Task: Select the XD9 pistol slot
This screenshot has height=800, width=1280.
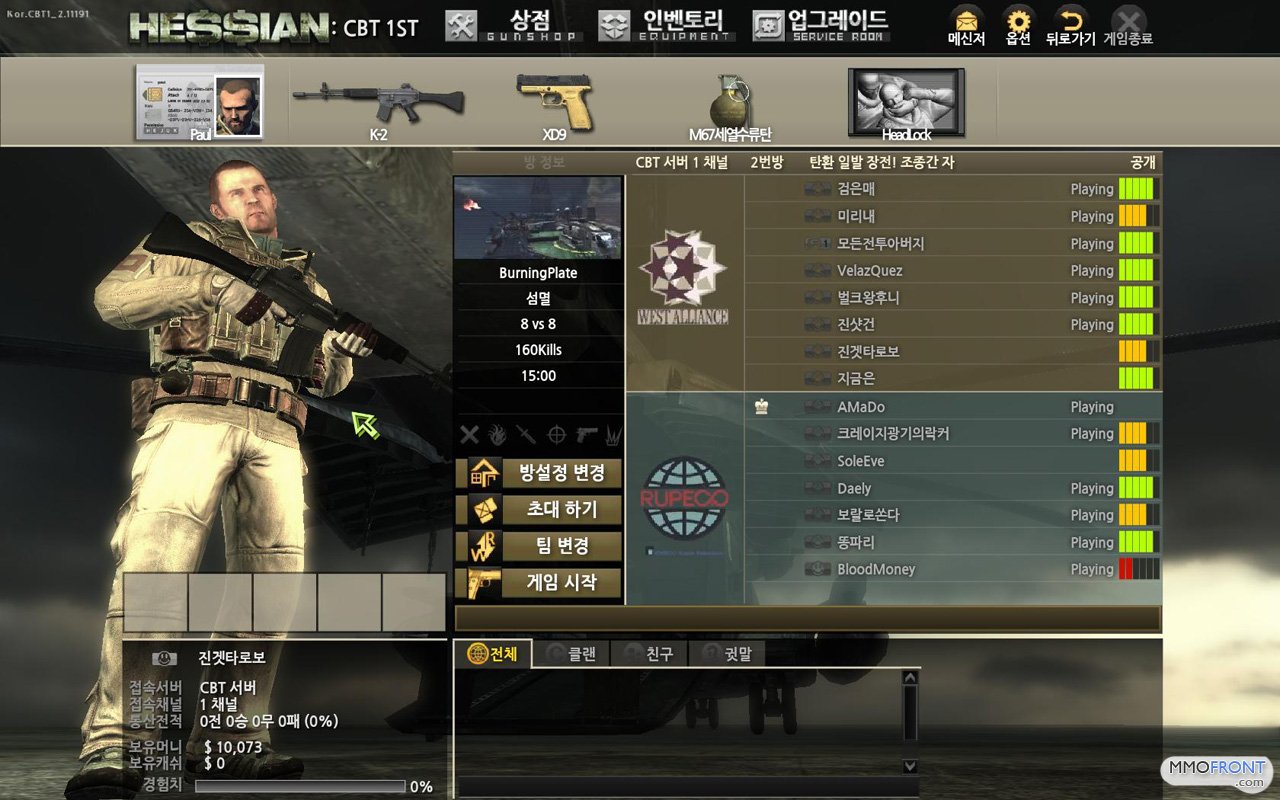Action: [555, 102]
